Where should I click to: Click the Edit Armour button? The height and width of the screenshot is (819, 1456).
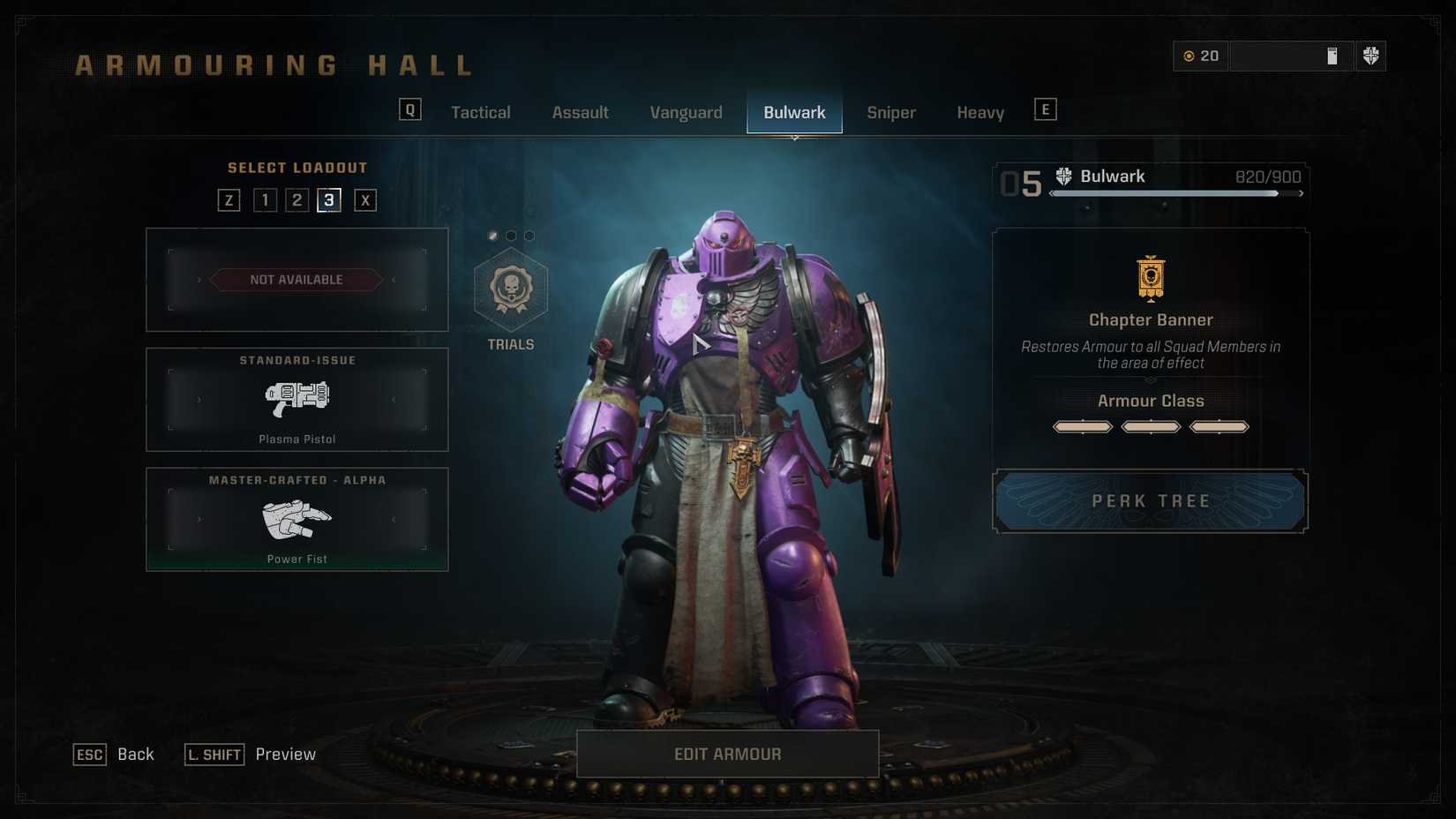pyautogui.click(x=727, y=754)
